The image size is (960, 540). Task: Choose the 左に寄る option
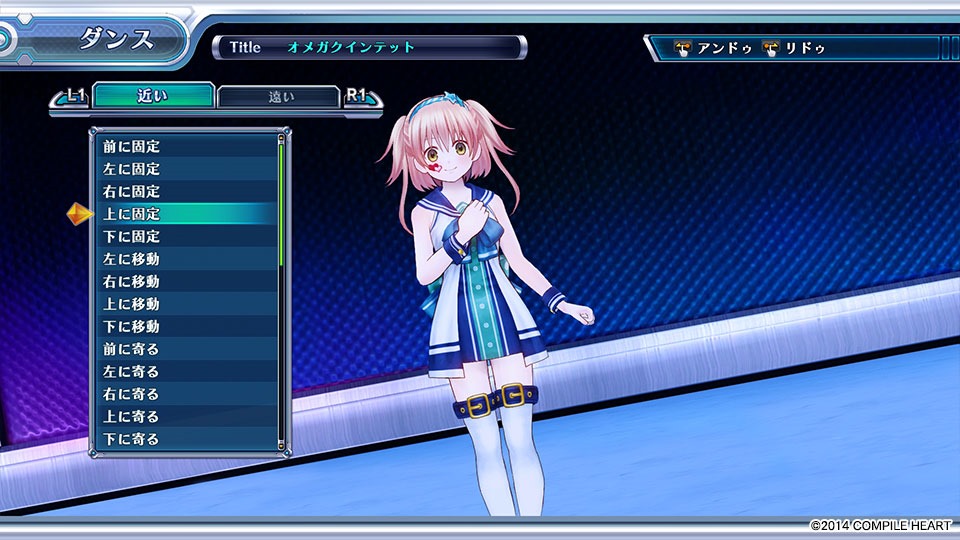point(185,372)
